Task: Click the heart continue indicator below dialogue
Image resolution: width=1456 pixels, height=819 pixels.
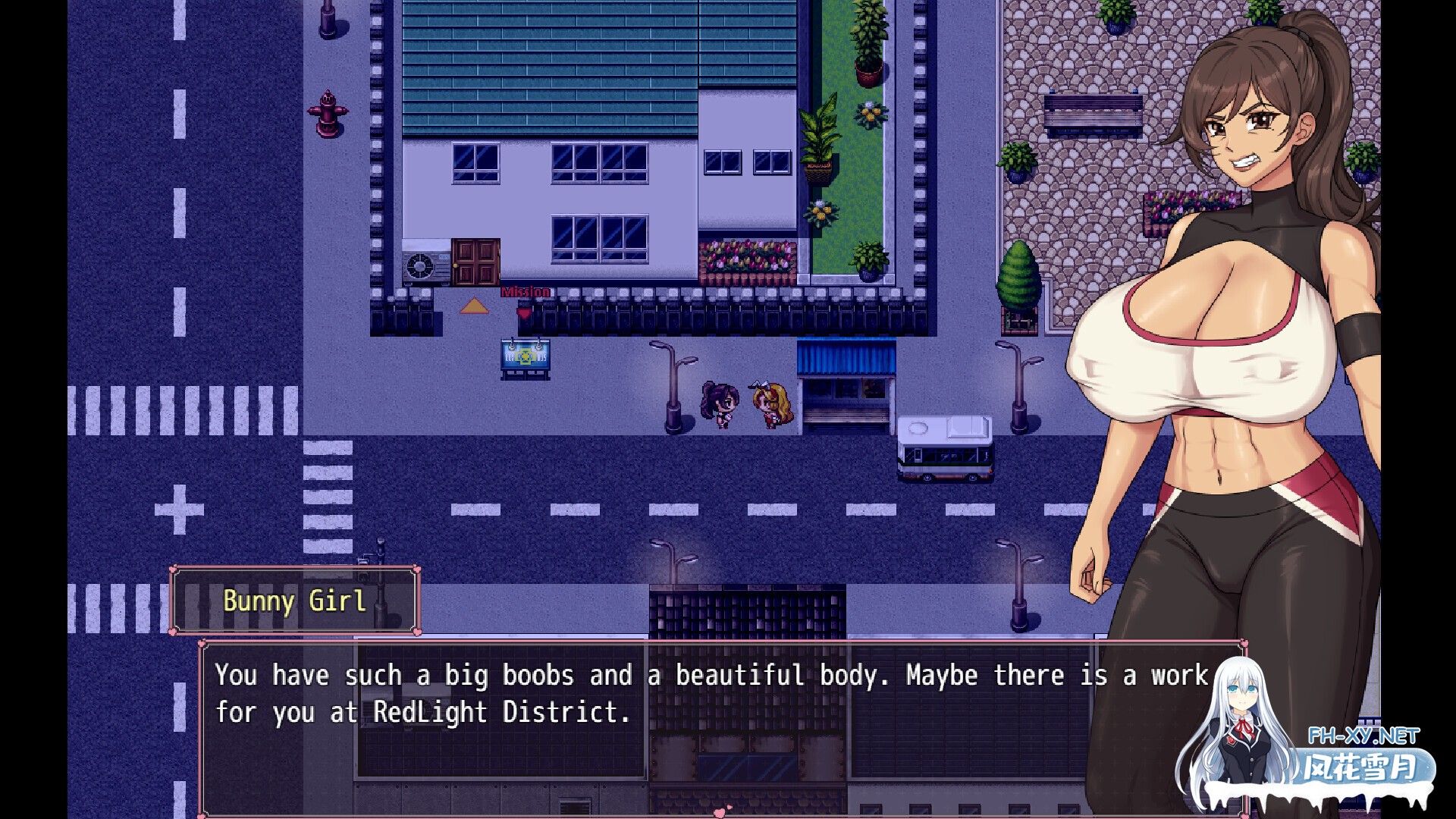Action: click(x=721, y=812)
